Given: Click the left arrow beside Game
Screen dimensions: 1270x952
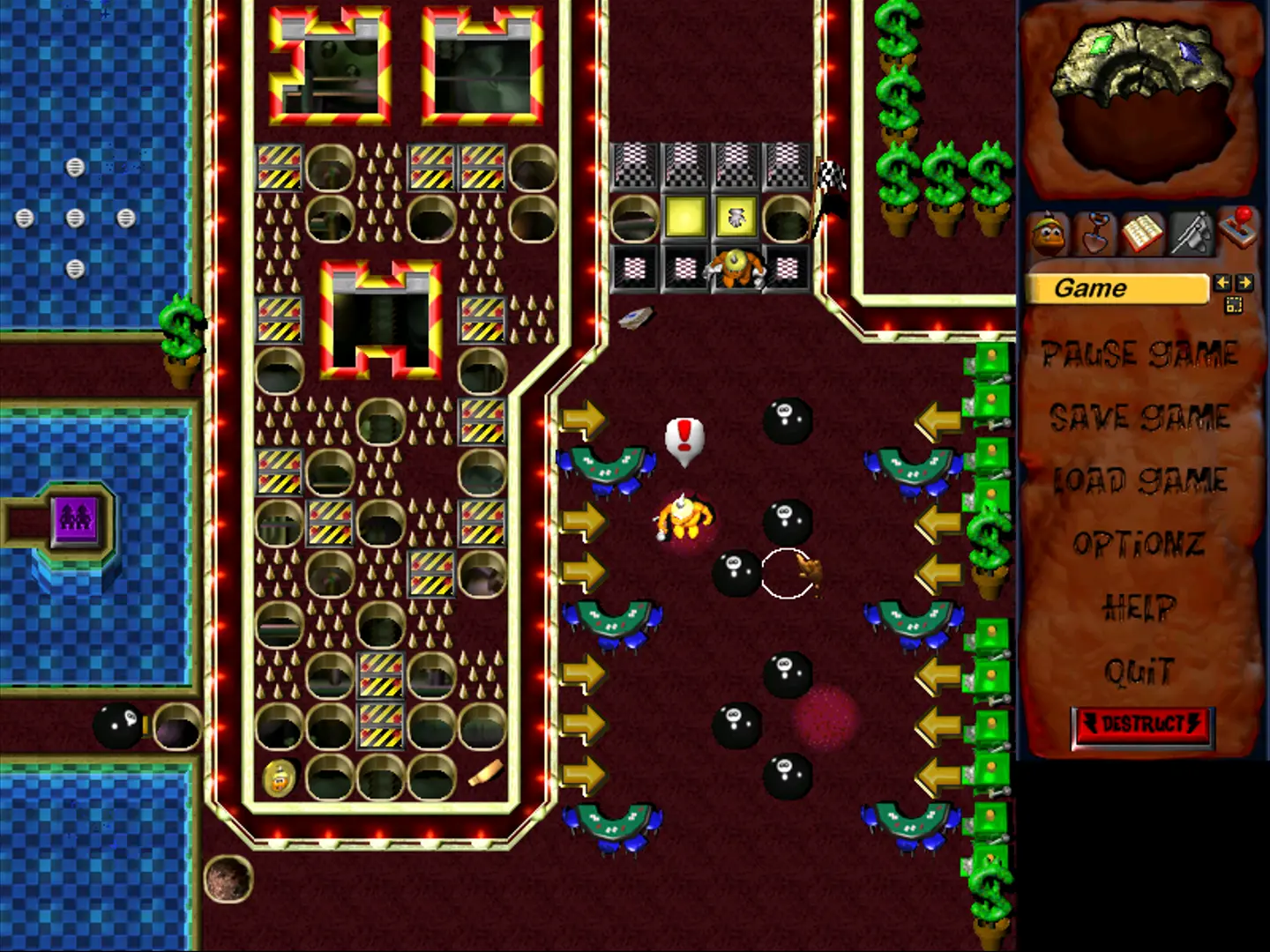Looking at the screenshot, I should point(1222,283).
